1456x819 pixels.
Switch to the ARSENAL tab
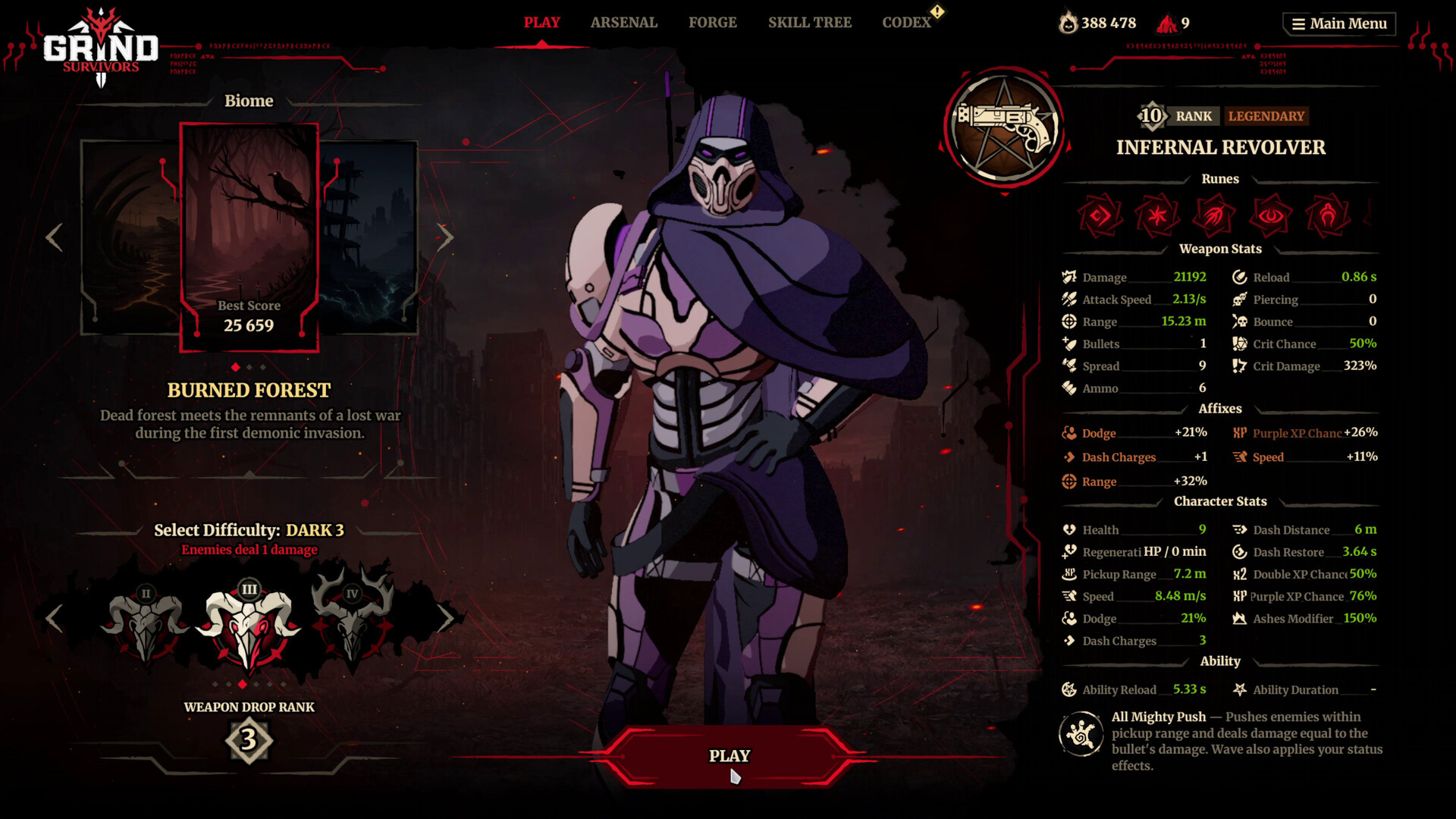(x=623, y=22)
